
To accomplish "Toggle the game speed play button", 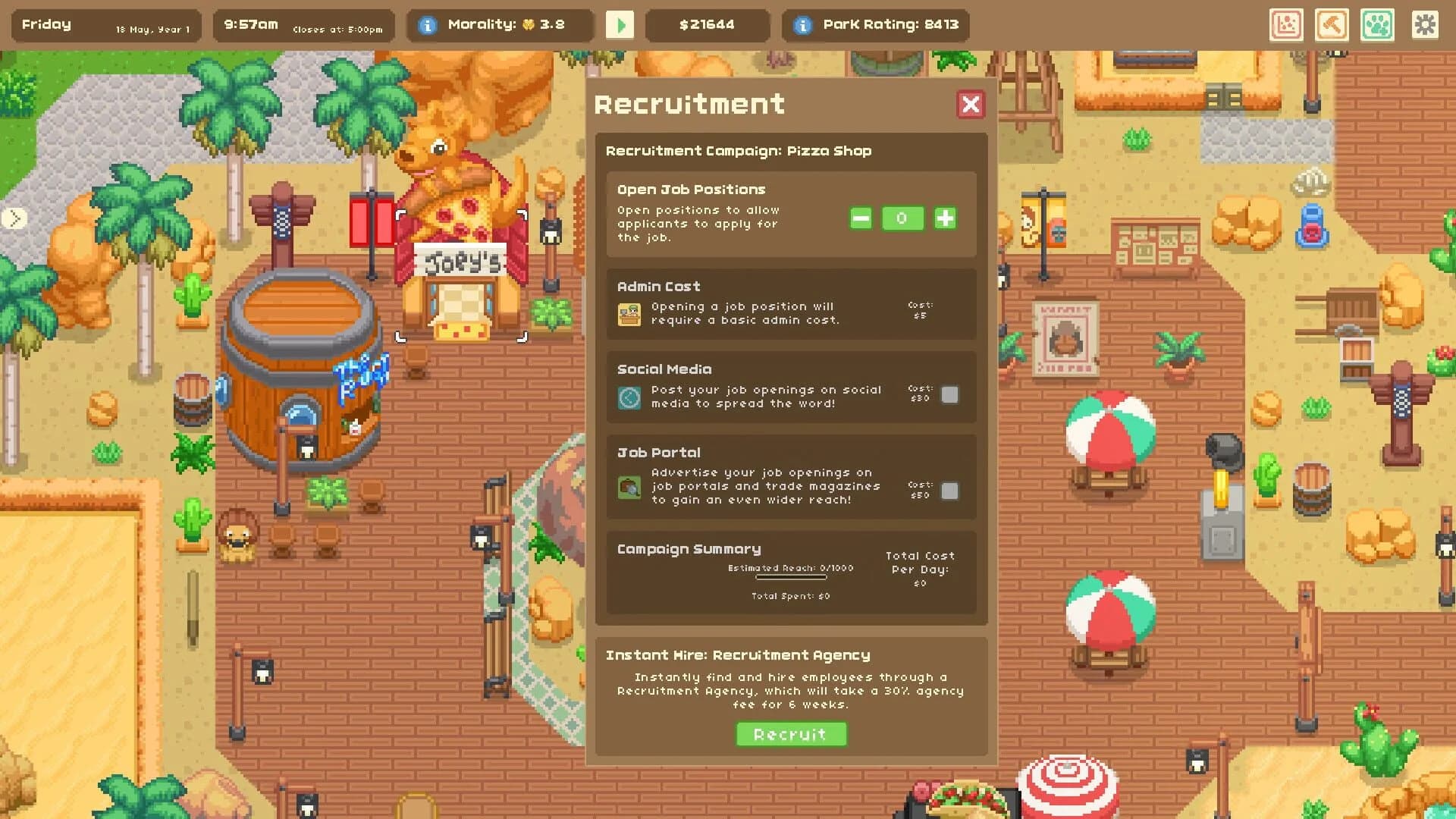I will click(x=620, y=25).
